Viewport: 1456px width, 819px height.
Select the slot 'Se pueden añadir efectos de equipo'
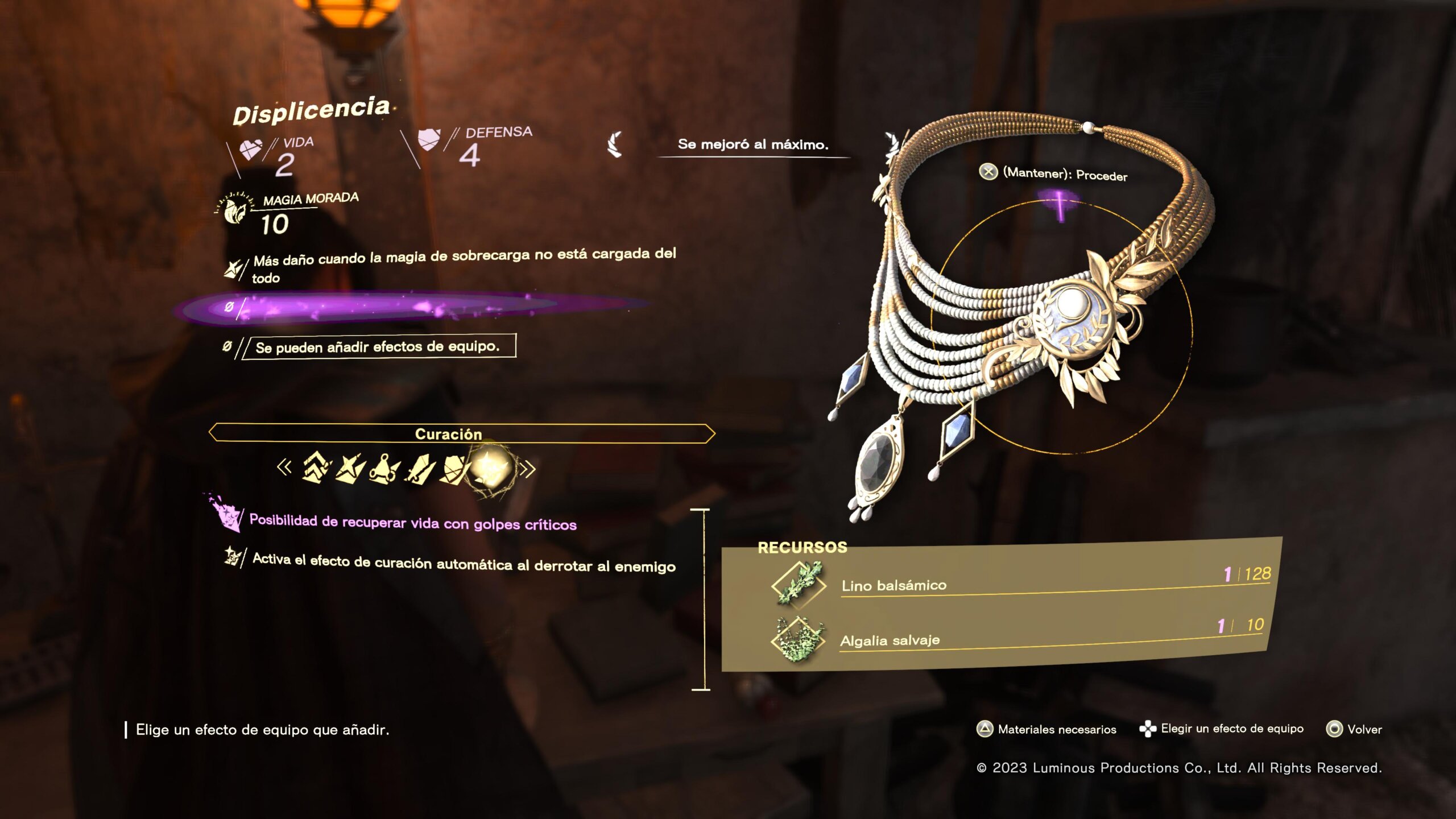coord(378,346)
